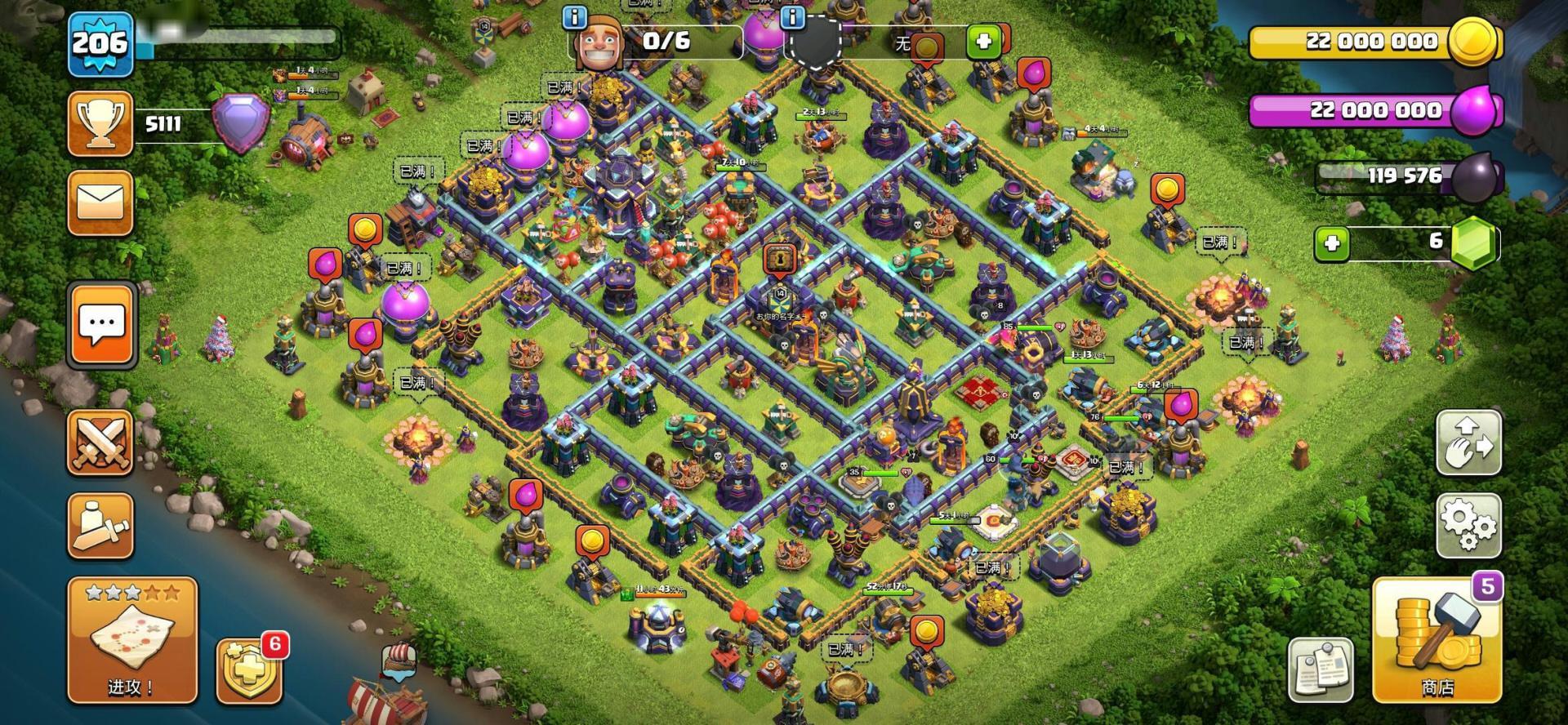Add gems with the green plus button
This screenshot has width=1568, height=725.
1332,243
